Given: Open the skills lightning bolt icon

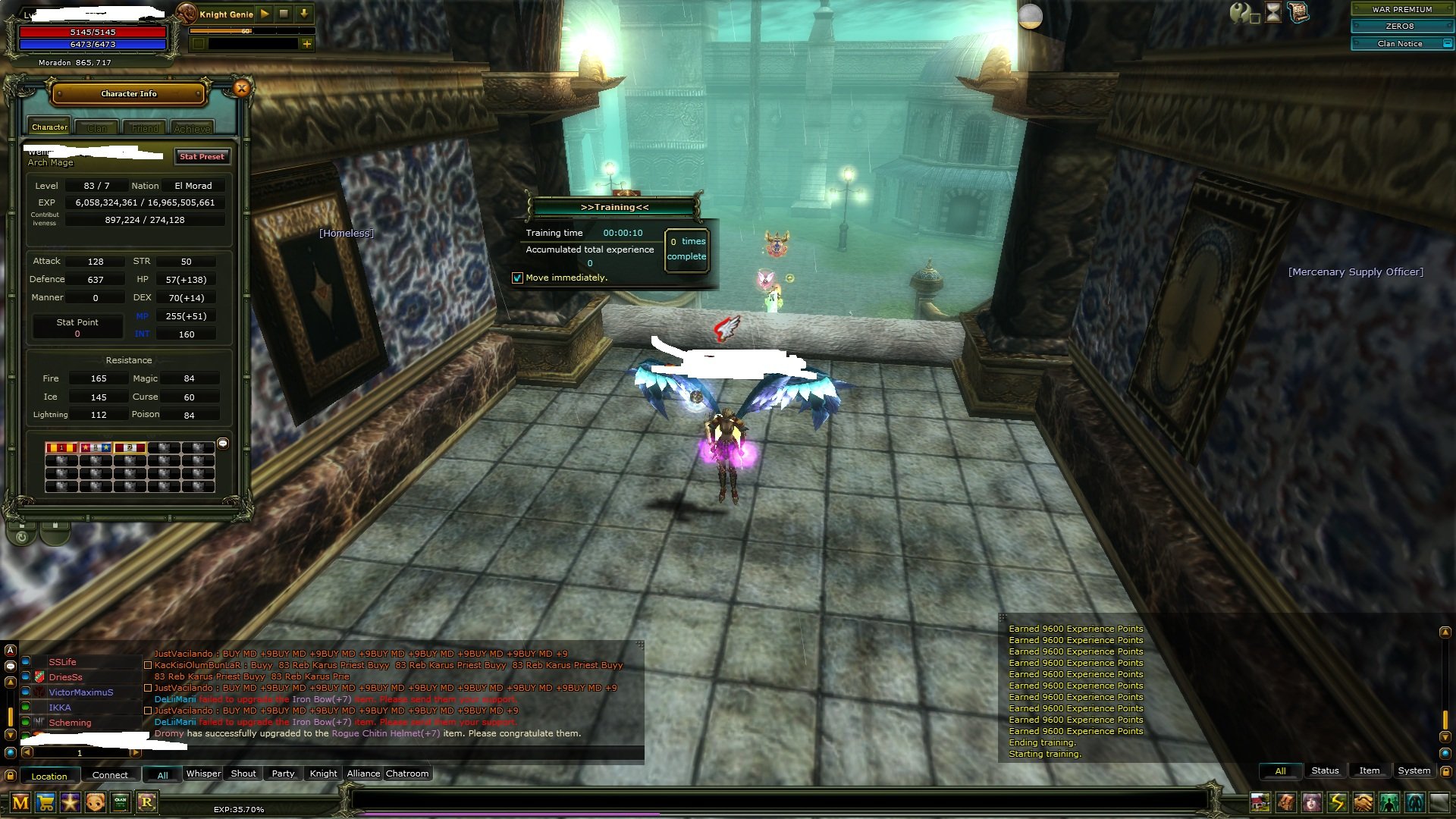Looking at the screenshot, I should click(1337, 802).
